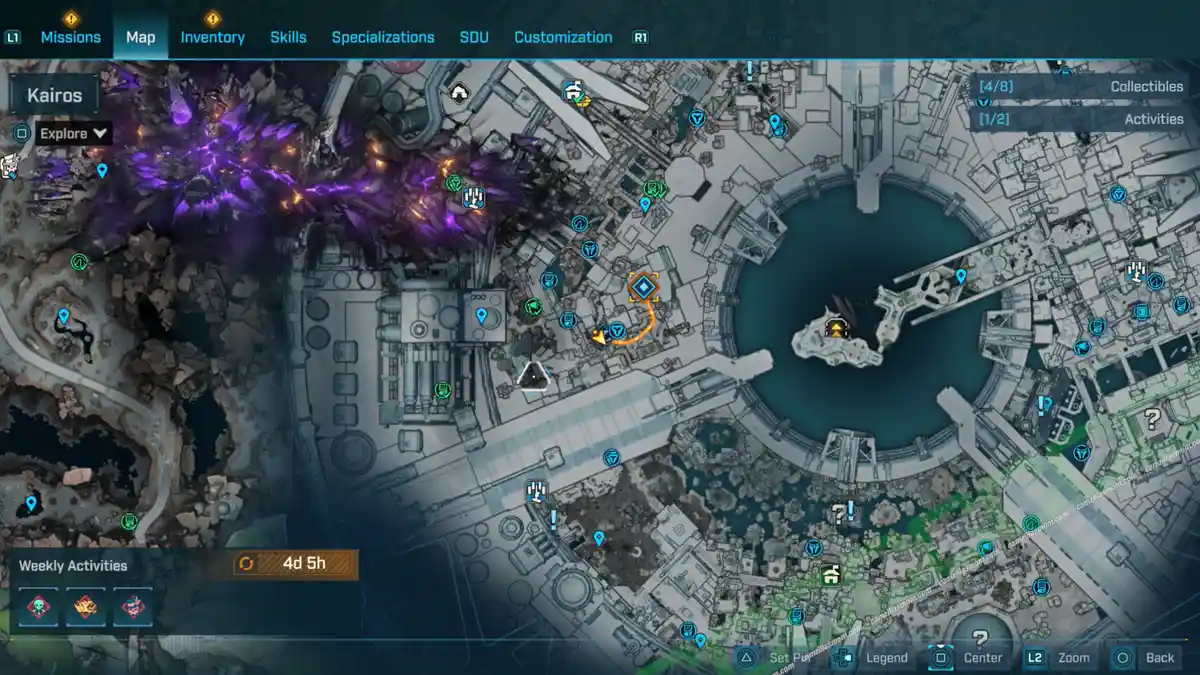Select the SDU tab
1200x675 pixels.
474,37
